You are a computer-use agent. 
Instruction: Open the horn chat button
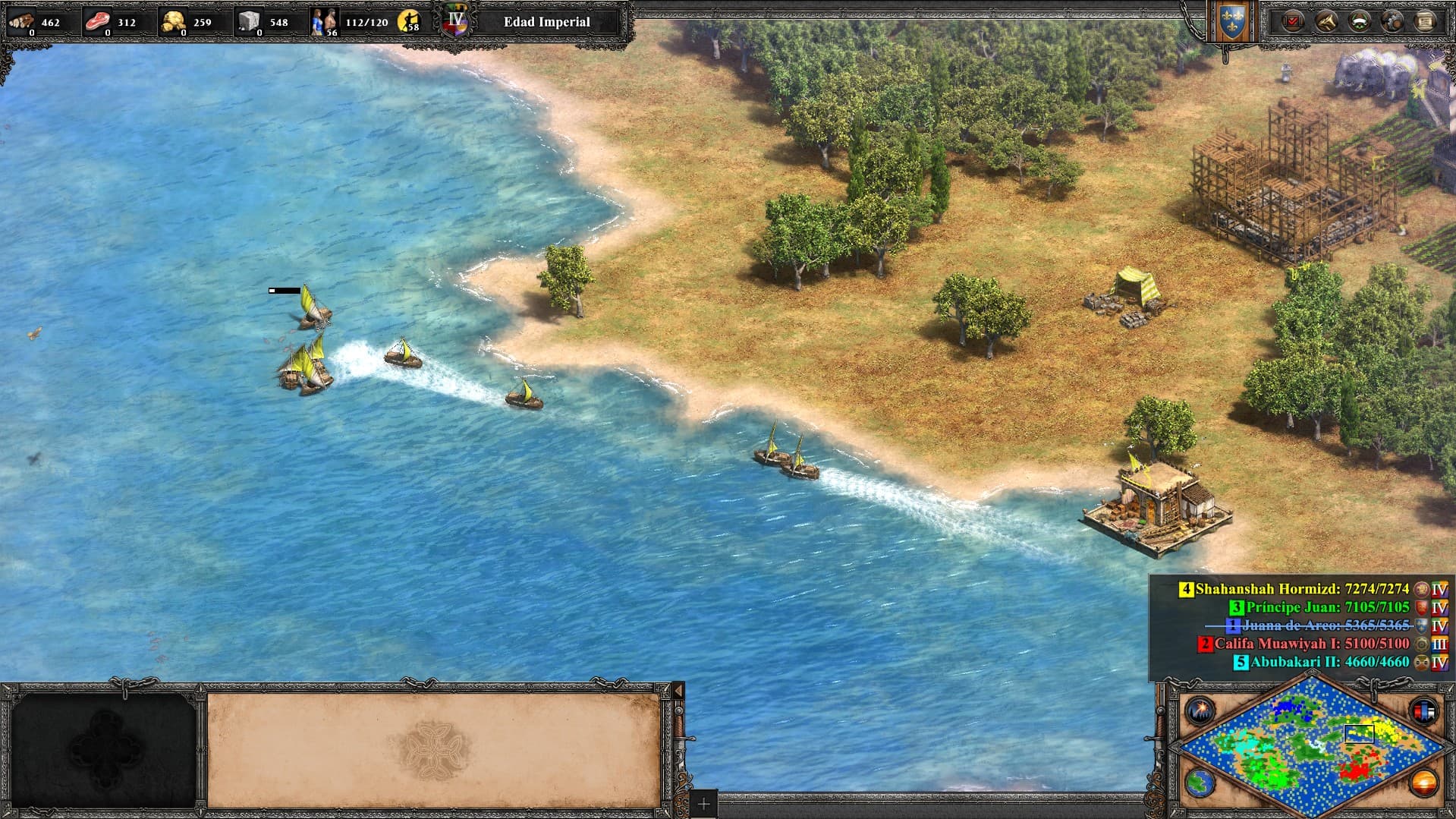[1326, 21]
